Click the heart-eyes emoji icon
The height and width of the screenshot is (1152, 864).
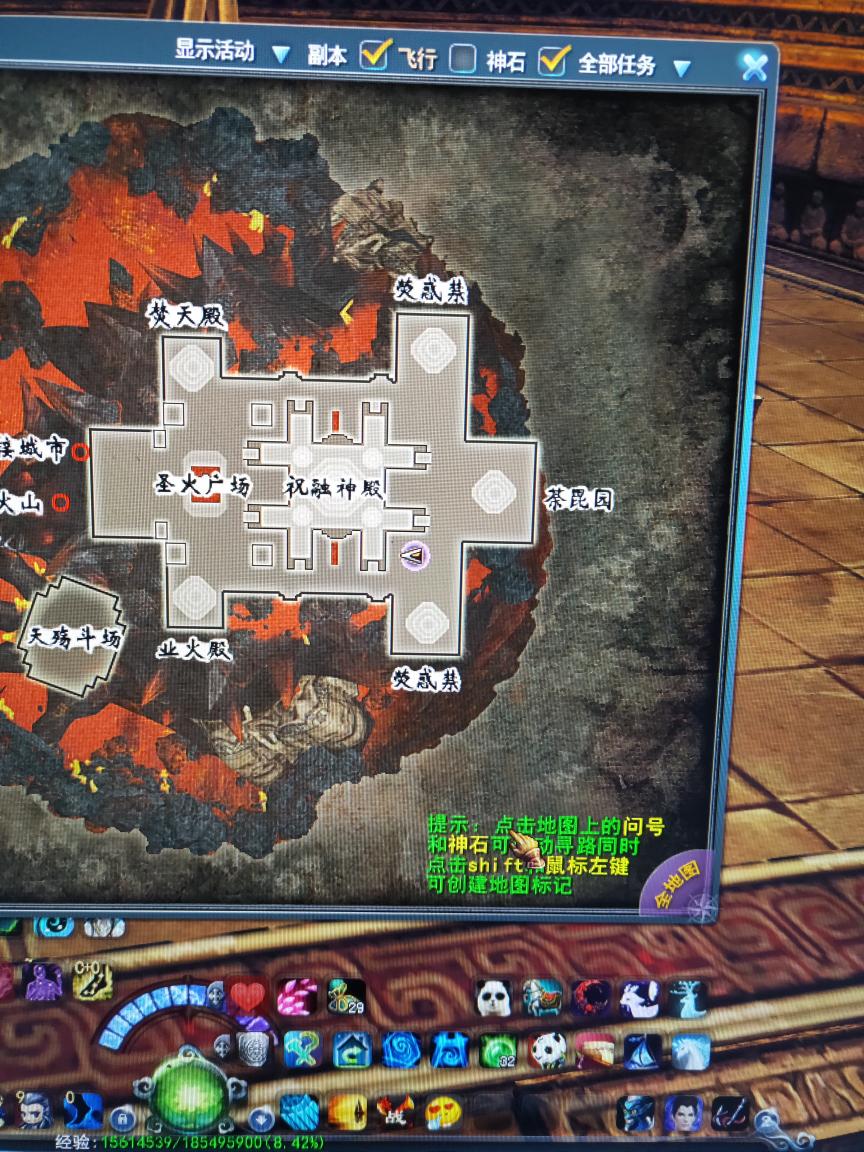tap(442, 1111)
